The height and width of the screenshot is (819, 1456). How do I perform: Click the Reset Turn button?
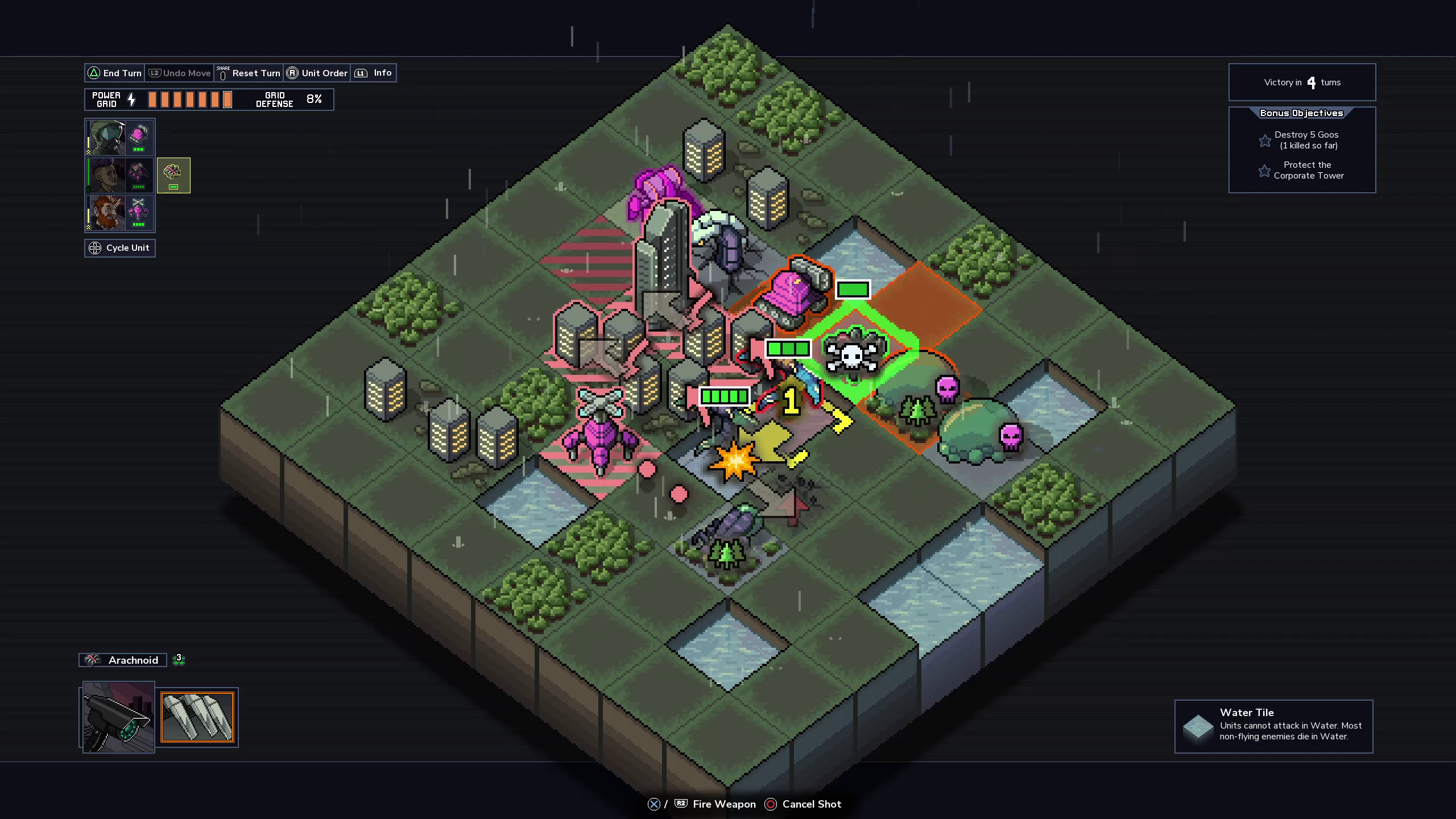coord(249,73)
